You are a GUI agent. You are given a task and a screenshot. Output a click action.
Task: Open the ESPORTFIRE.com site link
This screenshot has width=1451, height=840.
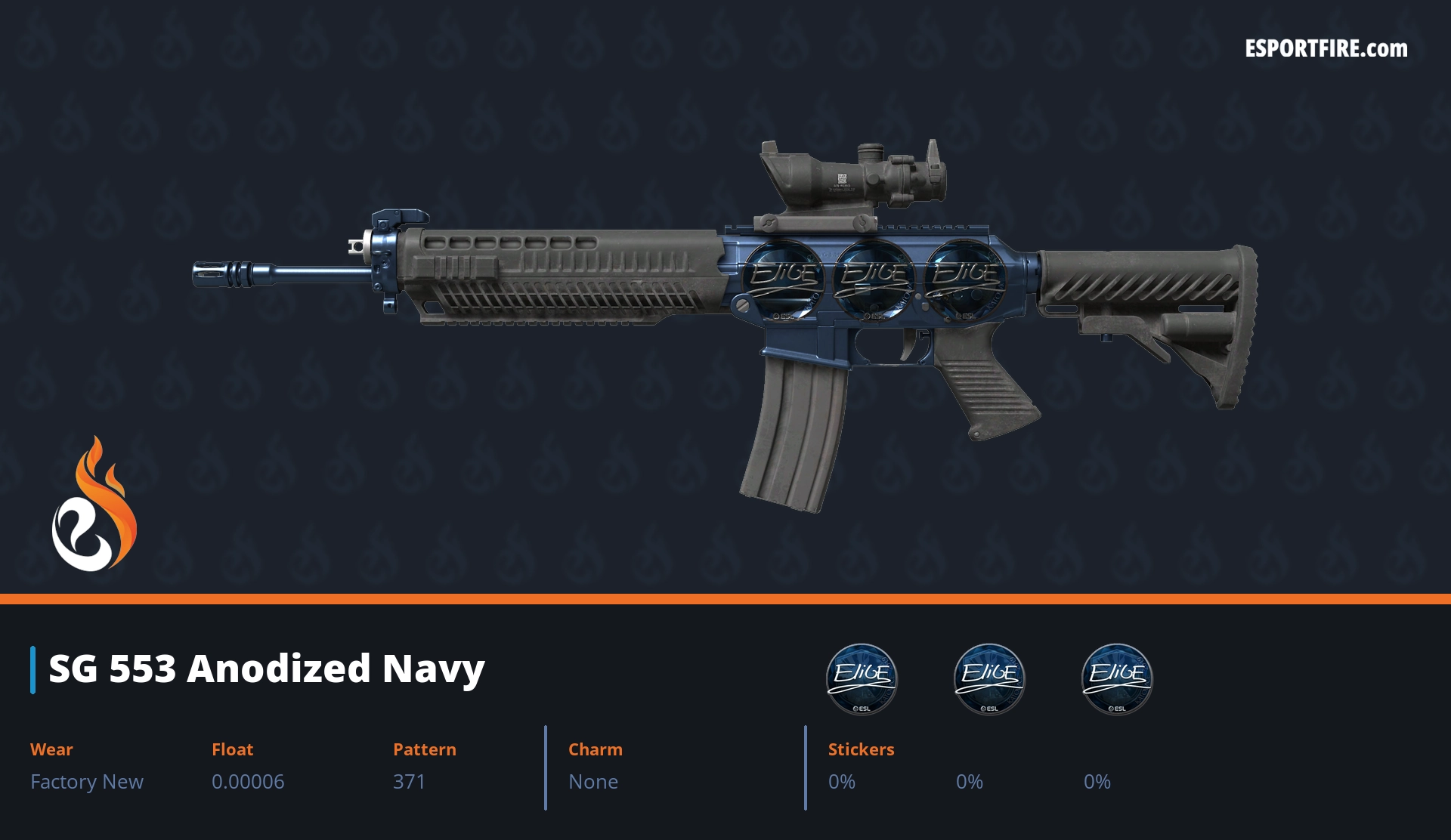(x=1326, y=49)
